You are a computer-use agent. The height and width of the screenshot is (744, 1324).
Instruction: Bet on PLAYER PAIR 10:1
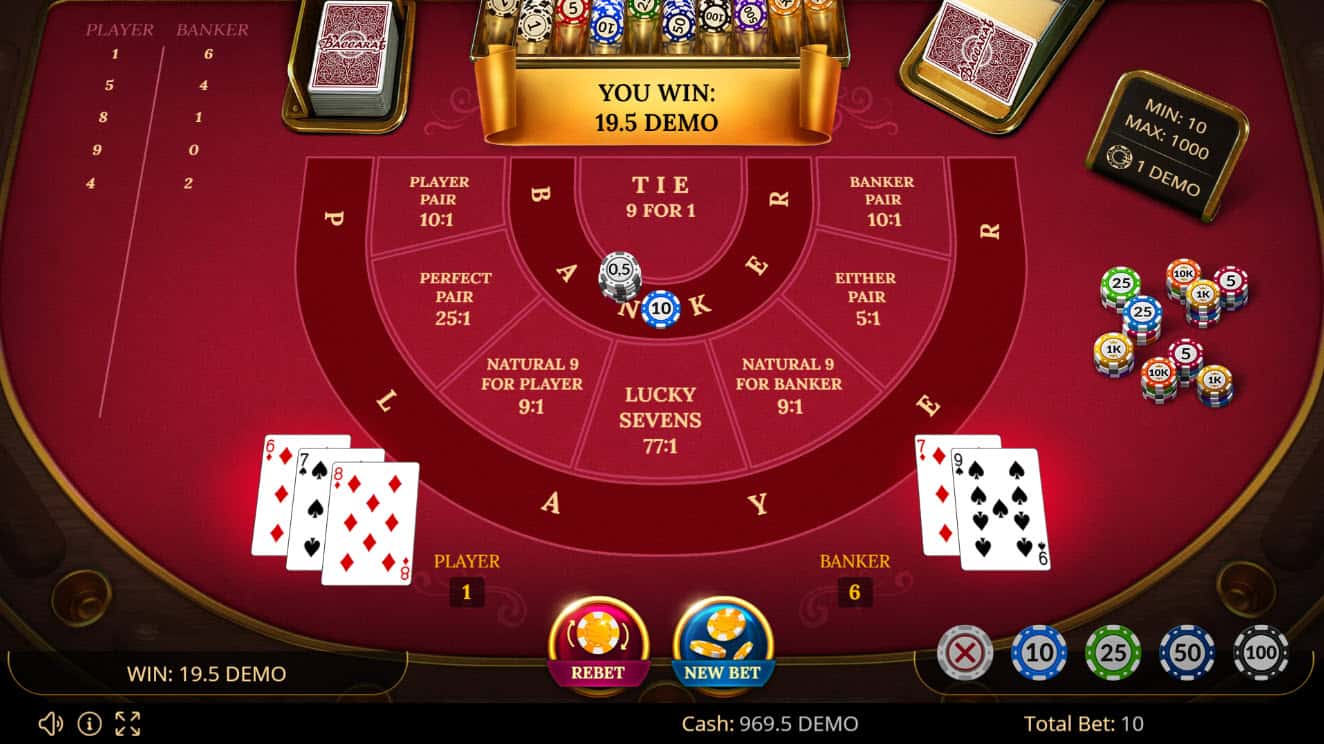441,197
